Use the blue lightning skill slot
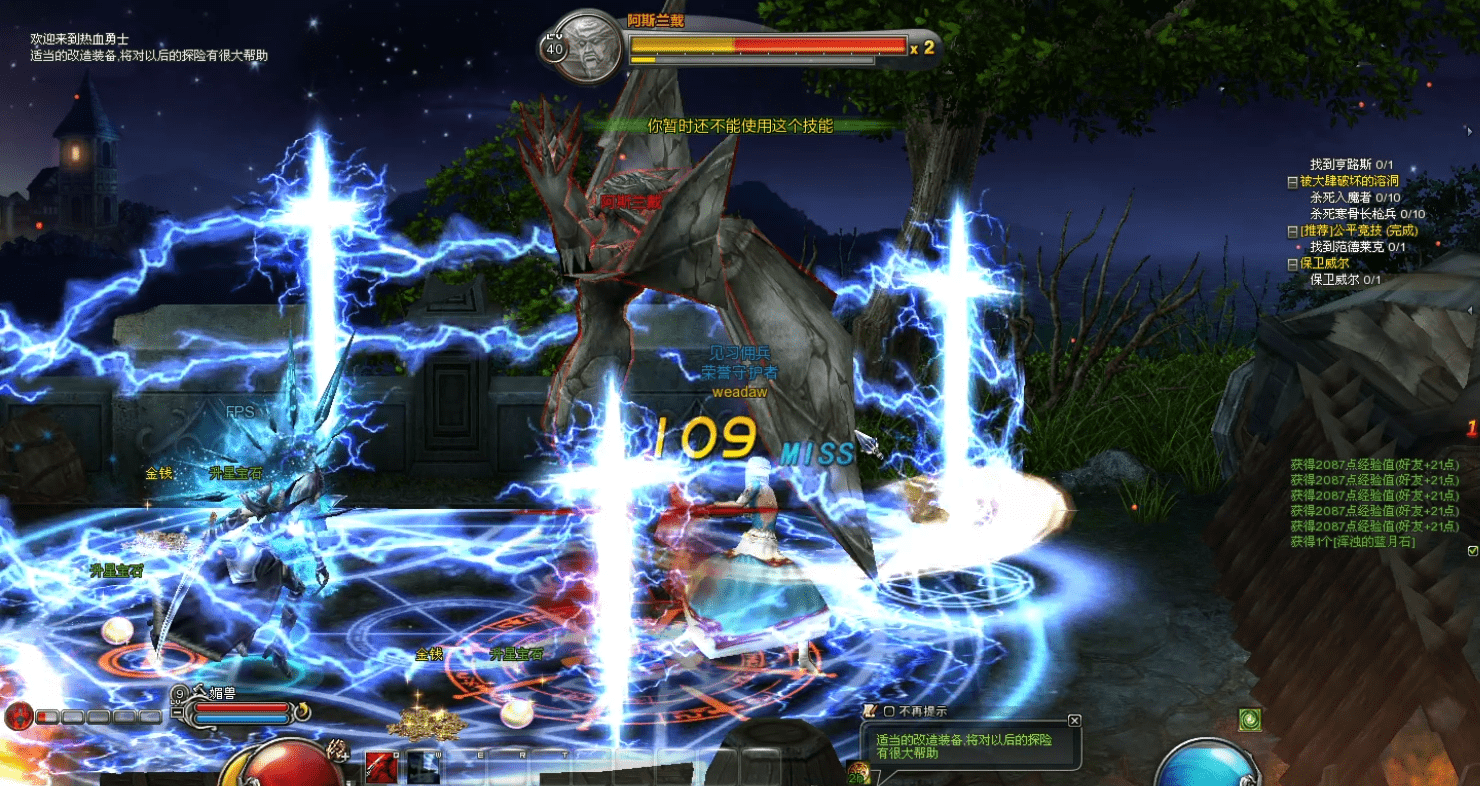This screenshot has width=1480, height=786. pos(422,768)
